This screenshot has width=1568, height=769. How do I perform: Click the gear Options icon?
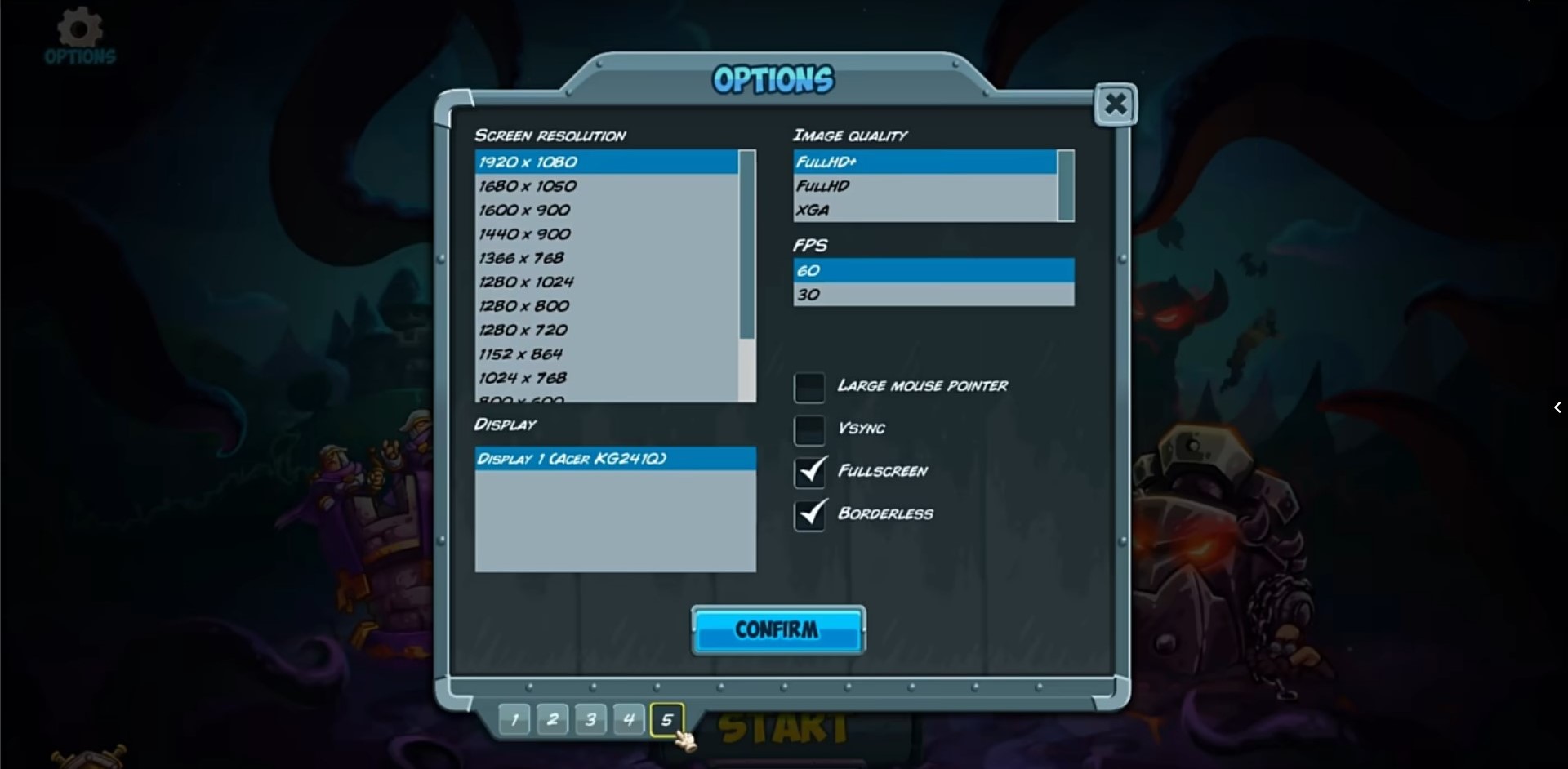80,34
